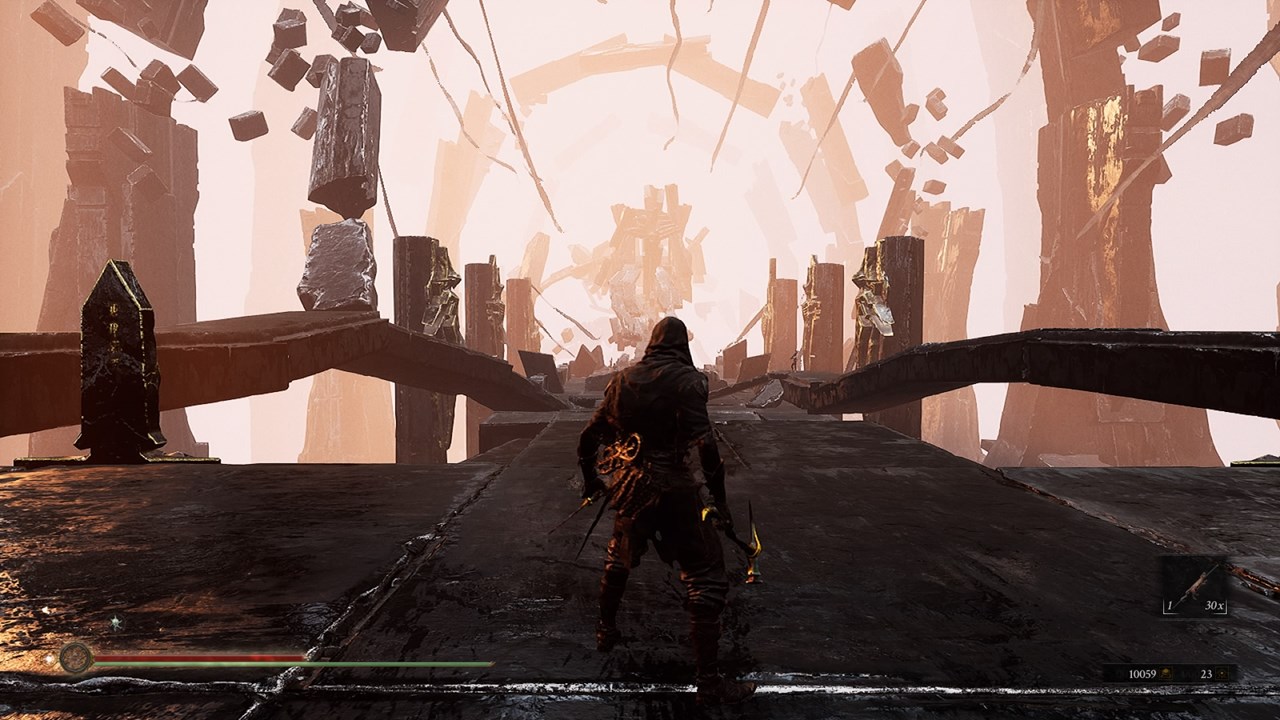Click the small star status icon above the health bar
Image resolution: width=1280 pixels, height=720 pixels.
pos(116,622)
